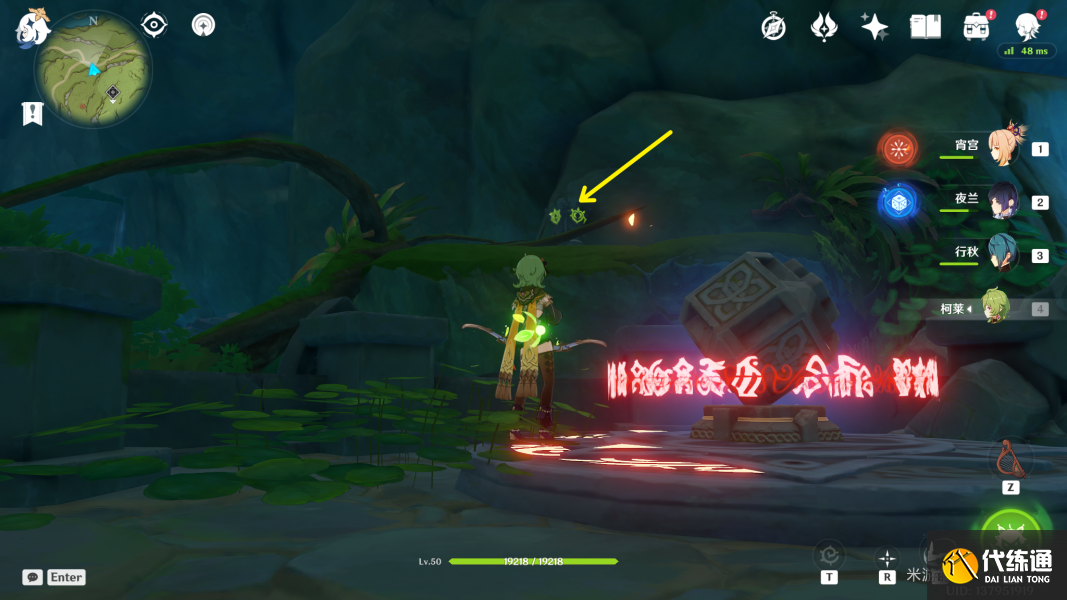Open the quest journal banner icon
Screen dimensions: 1067x600
32,114
